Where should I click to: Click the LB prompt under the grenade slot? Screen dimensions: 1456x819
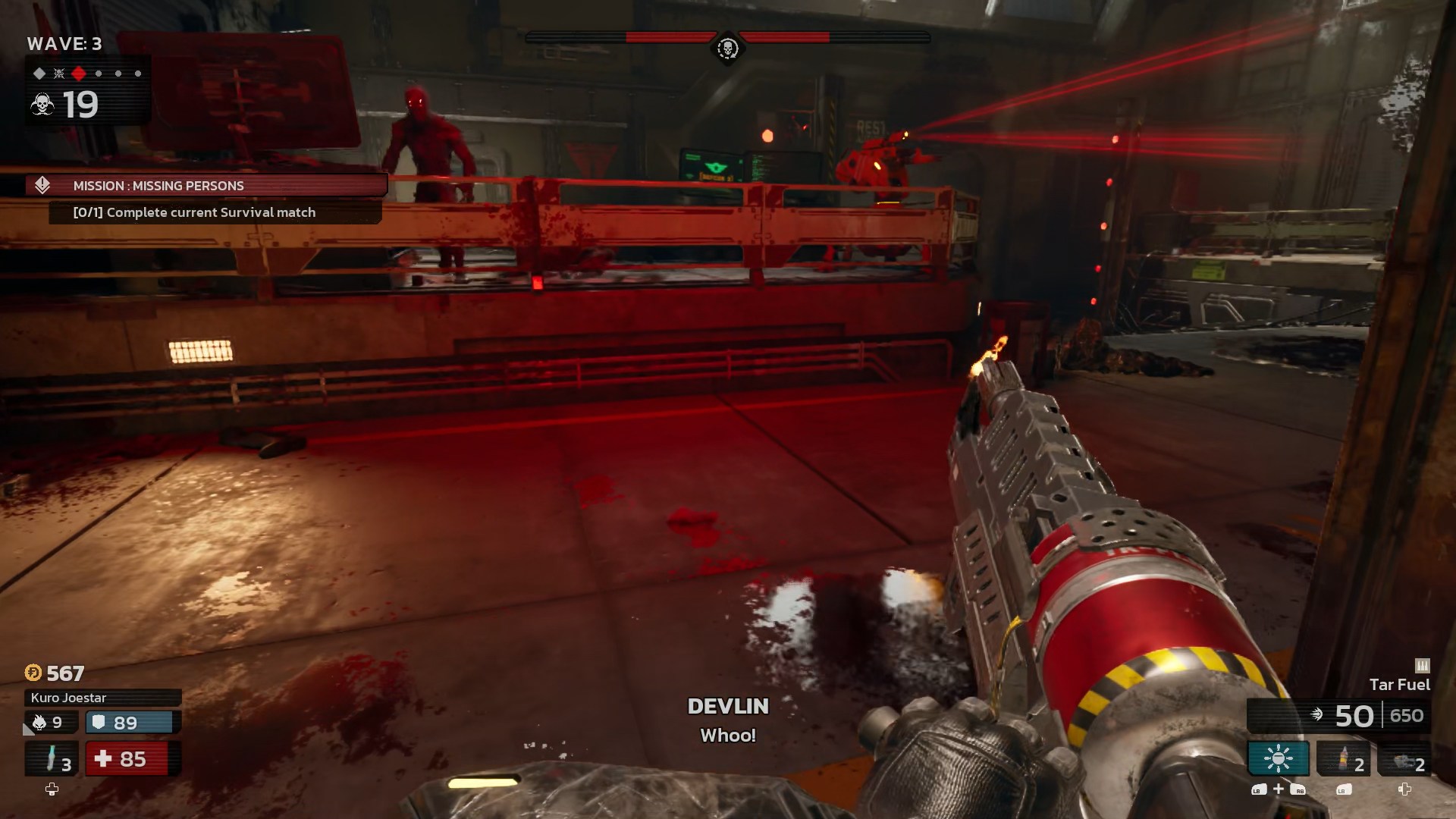click(1342, 791)
